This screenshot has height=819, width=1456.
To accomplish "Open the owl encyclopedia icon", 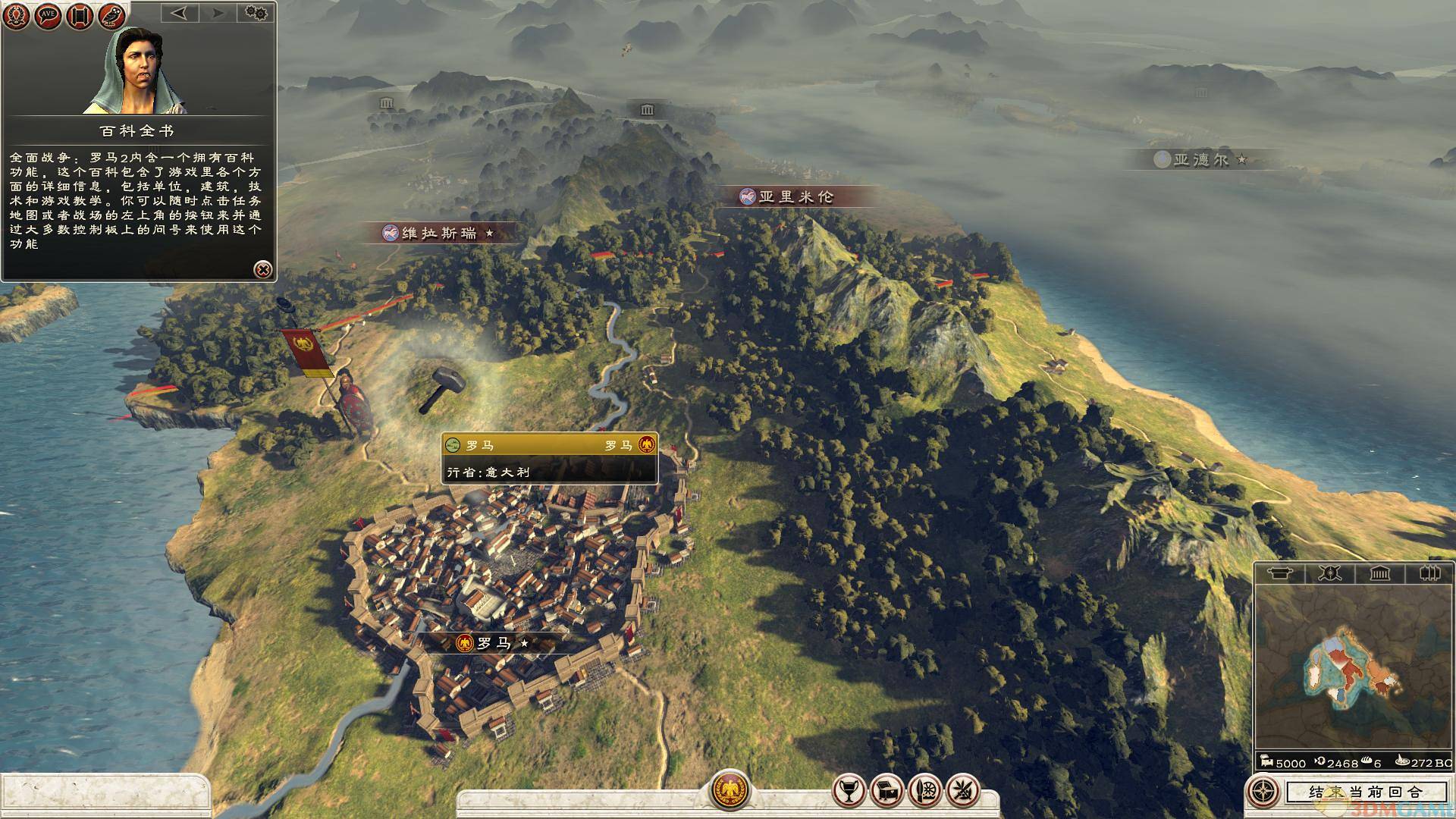I will pyautogui.click(x=111, y=16).
